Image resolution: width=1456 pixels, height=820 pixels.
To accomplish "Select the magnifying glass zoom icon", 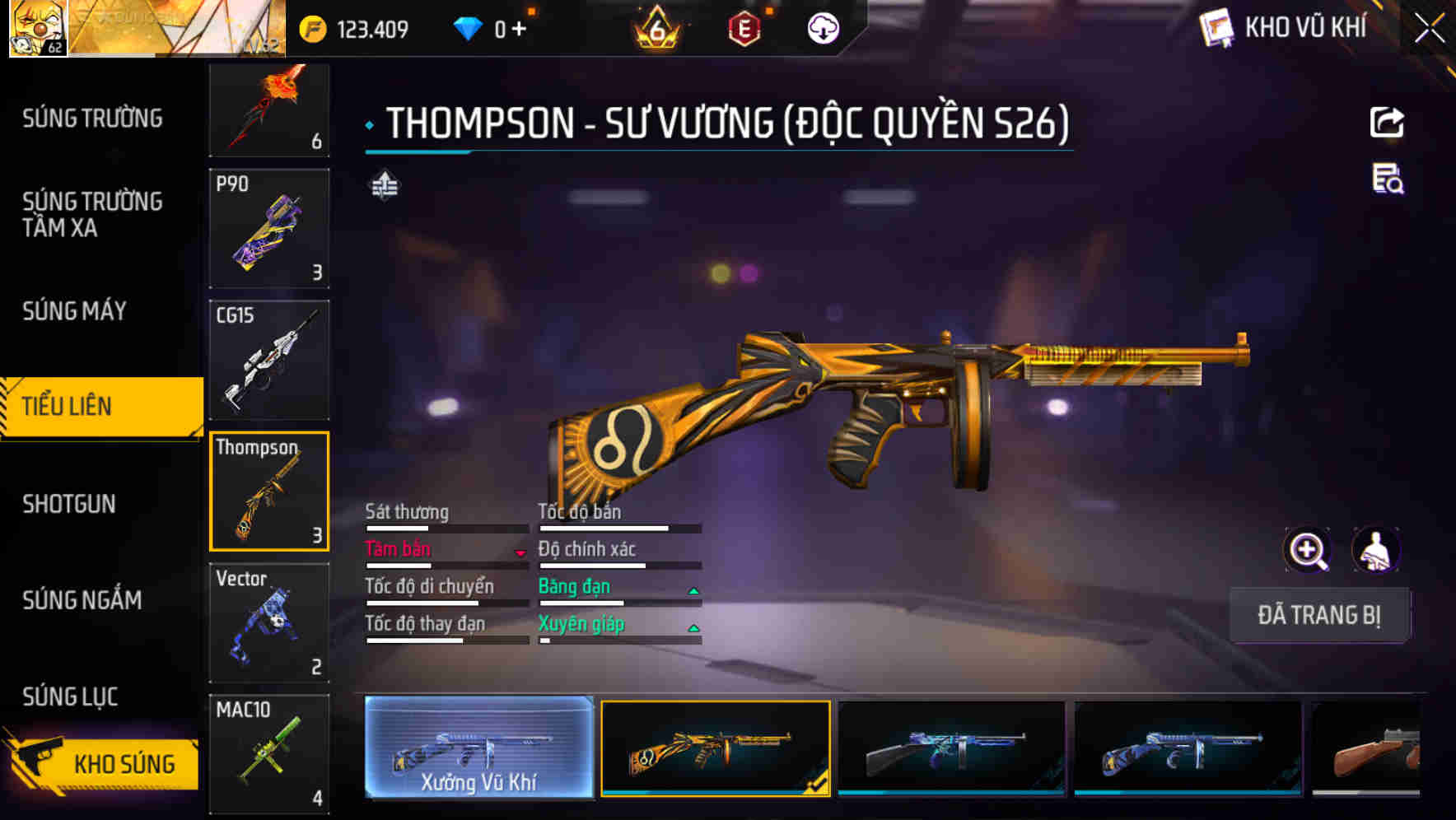I will pyautogui.click(x=1308, y=549).
